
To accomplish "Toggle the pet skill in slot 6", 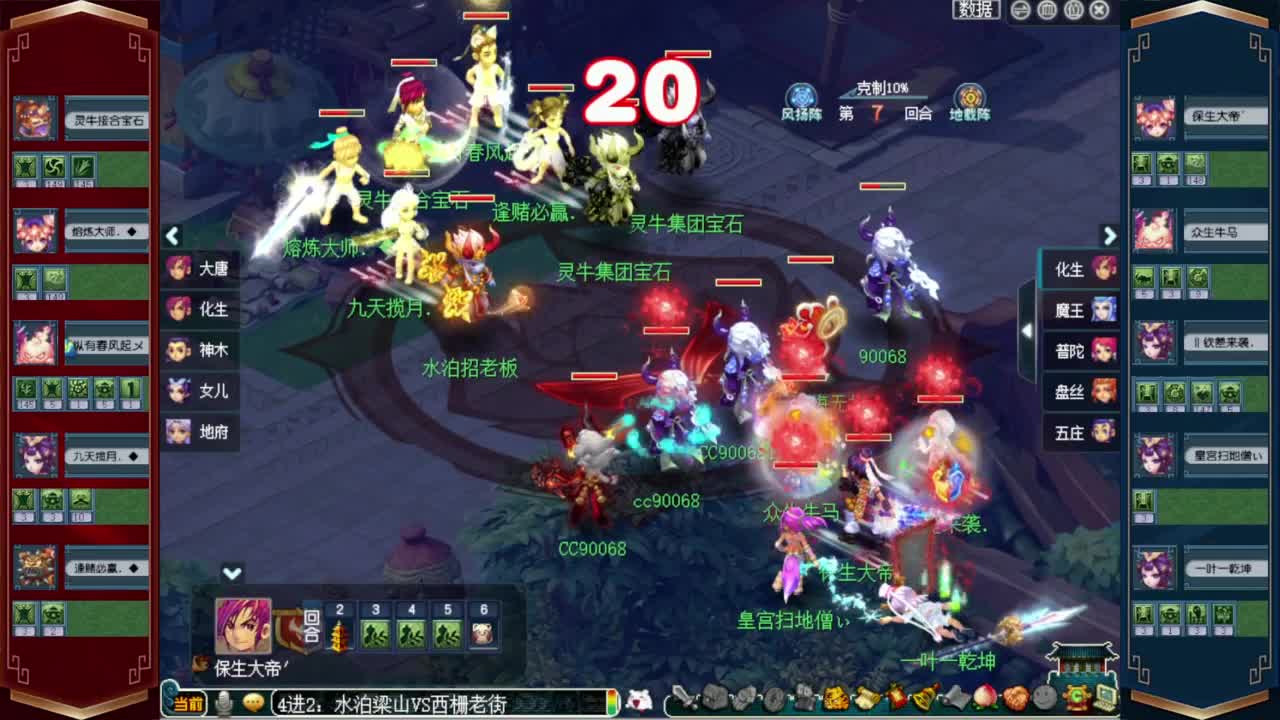I will (484, 631).
